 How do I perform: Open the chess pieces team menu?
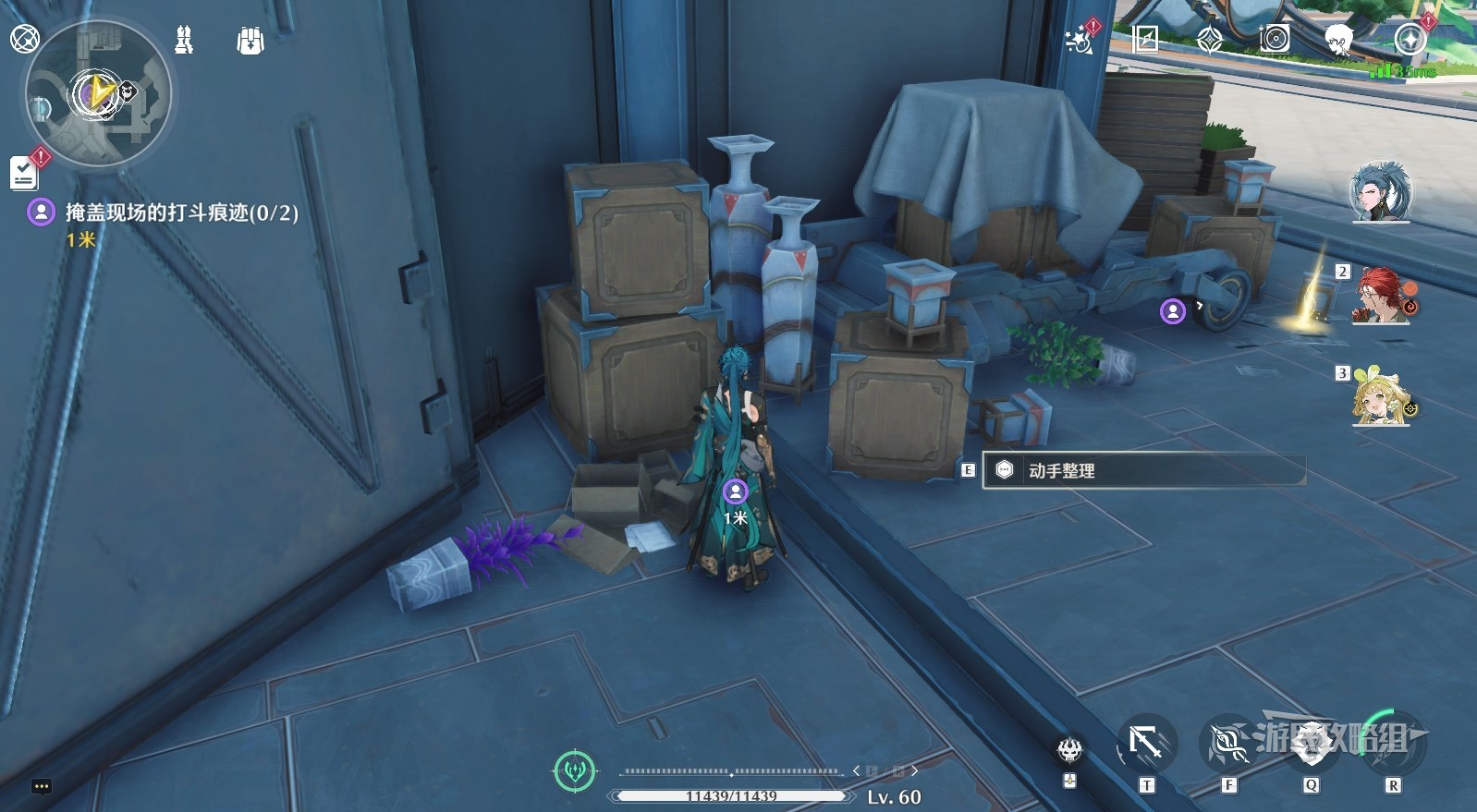pyautogui.click(x=184, y=40)
